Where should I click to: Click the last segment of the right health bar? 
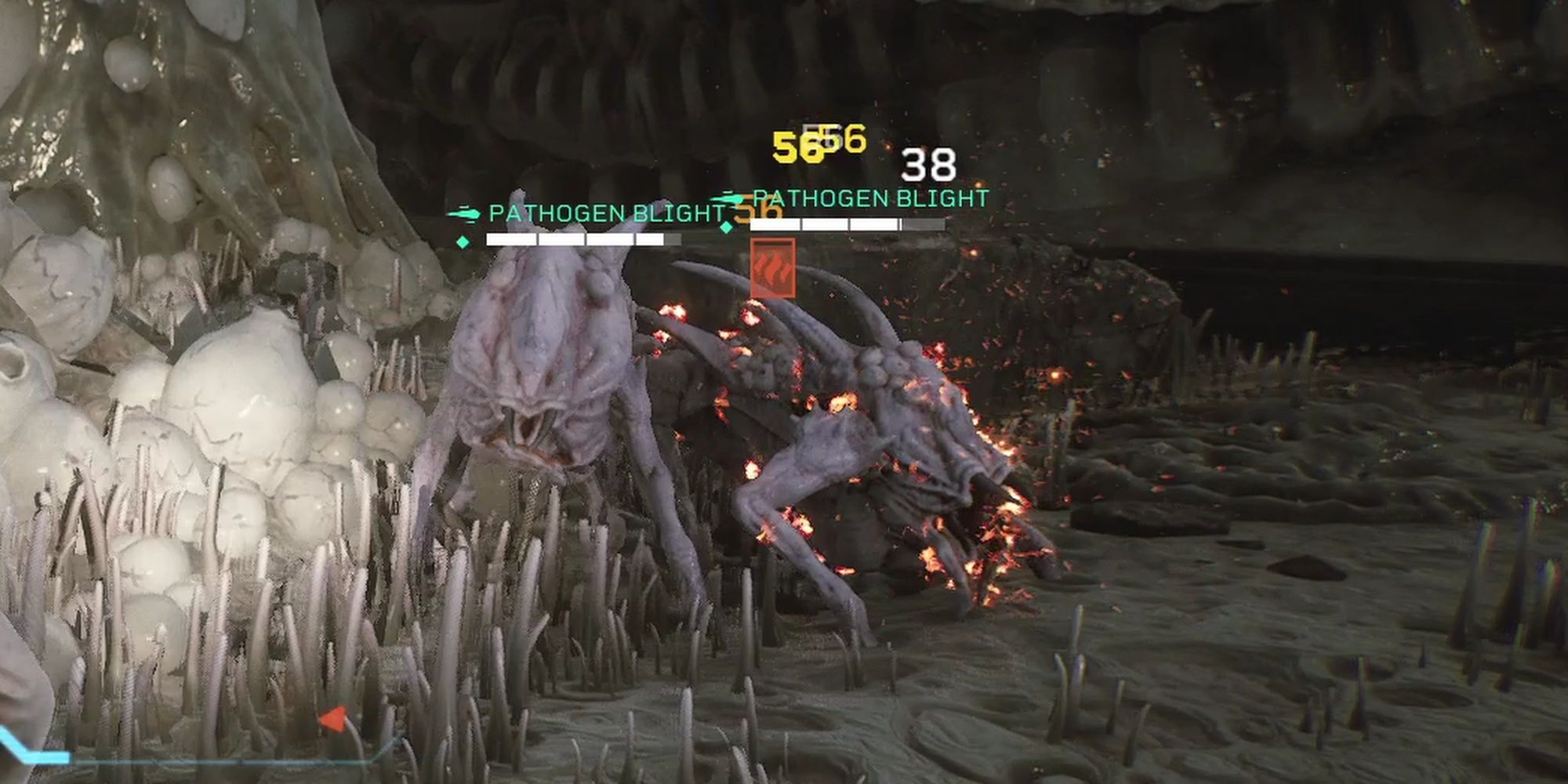[925, 224]
